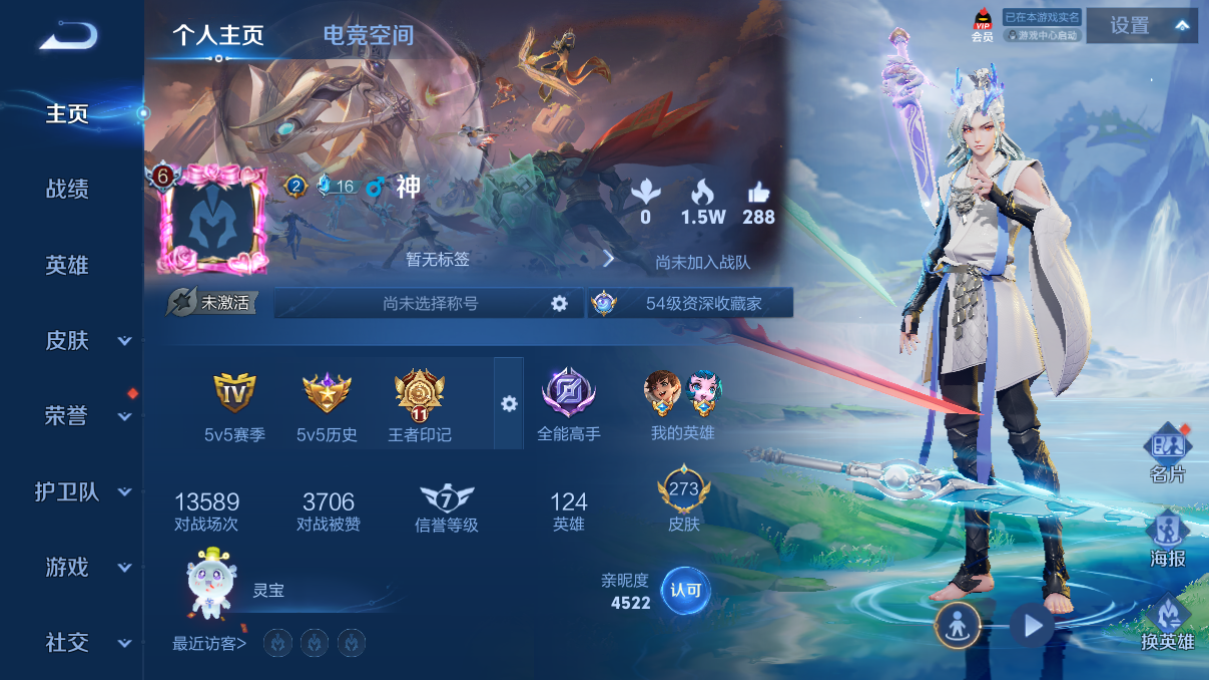
Task: Go back with the return arrow
Action: (68, 37)
